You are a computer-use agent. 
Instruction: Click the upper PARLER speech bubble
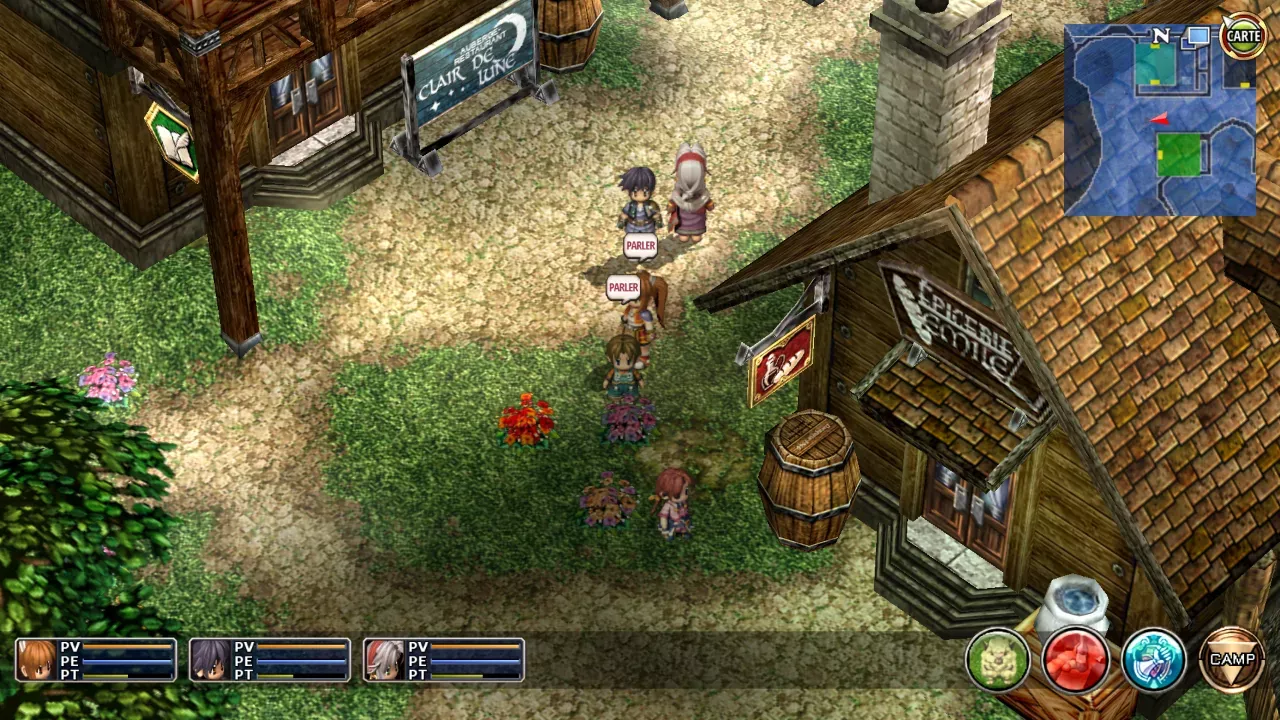(639, 246)
